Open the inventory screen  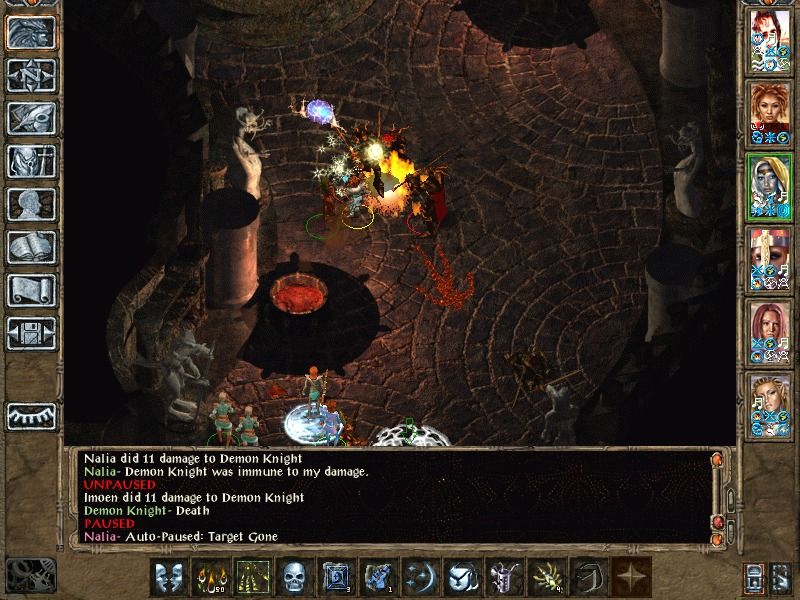31,160
